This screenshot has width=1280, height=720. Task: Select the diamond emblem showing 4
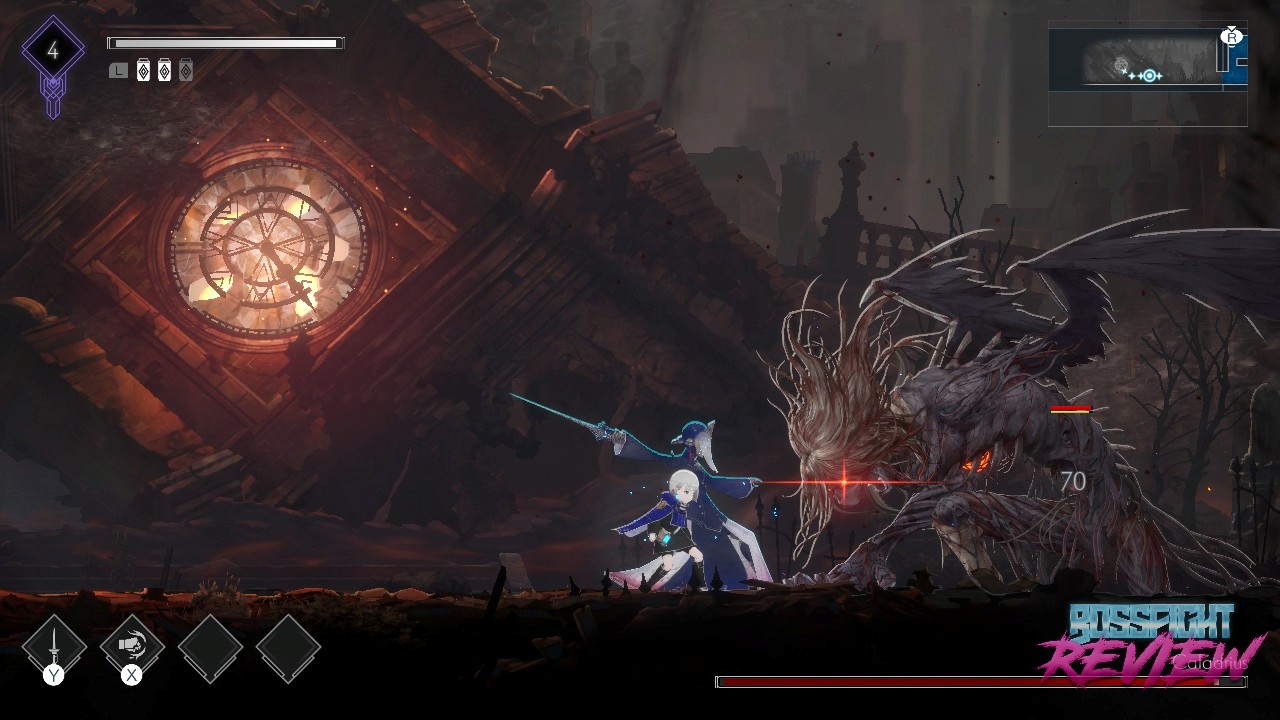pos(53,52)
